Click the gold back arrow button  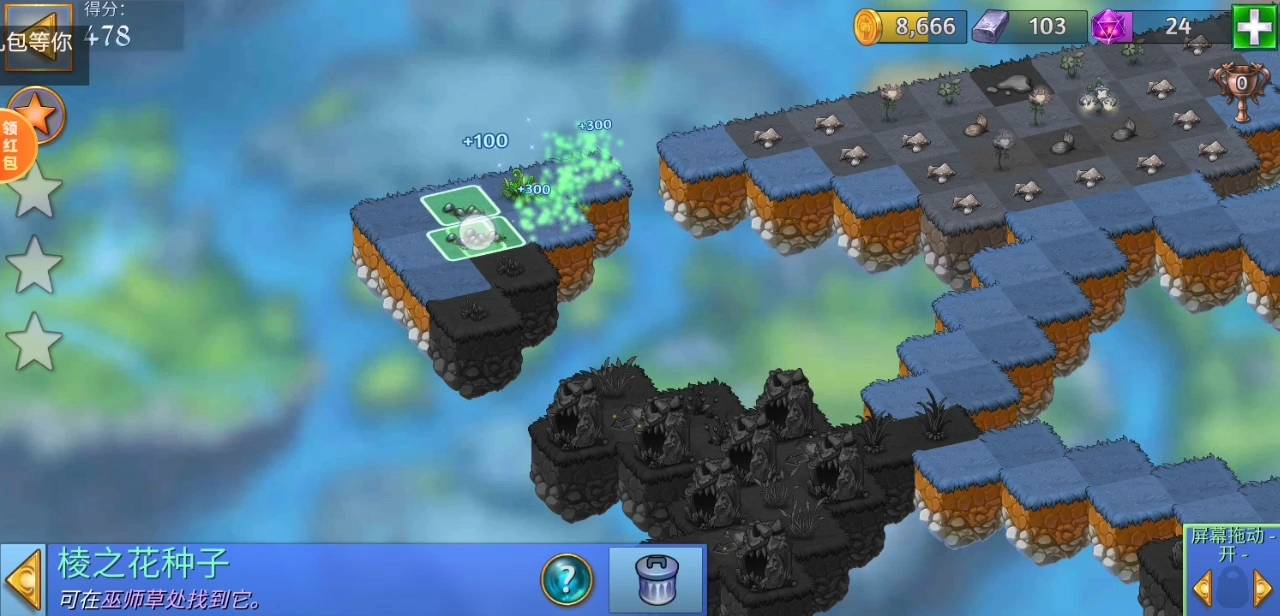[37, 36]
